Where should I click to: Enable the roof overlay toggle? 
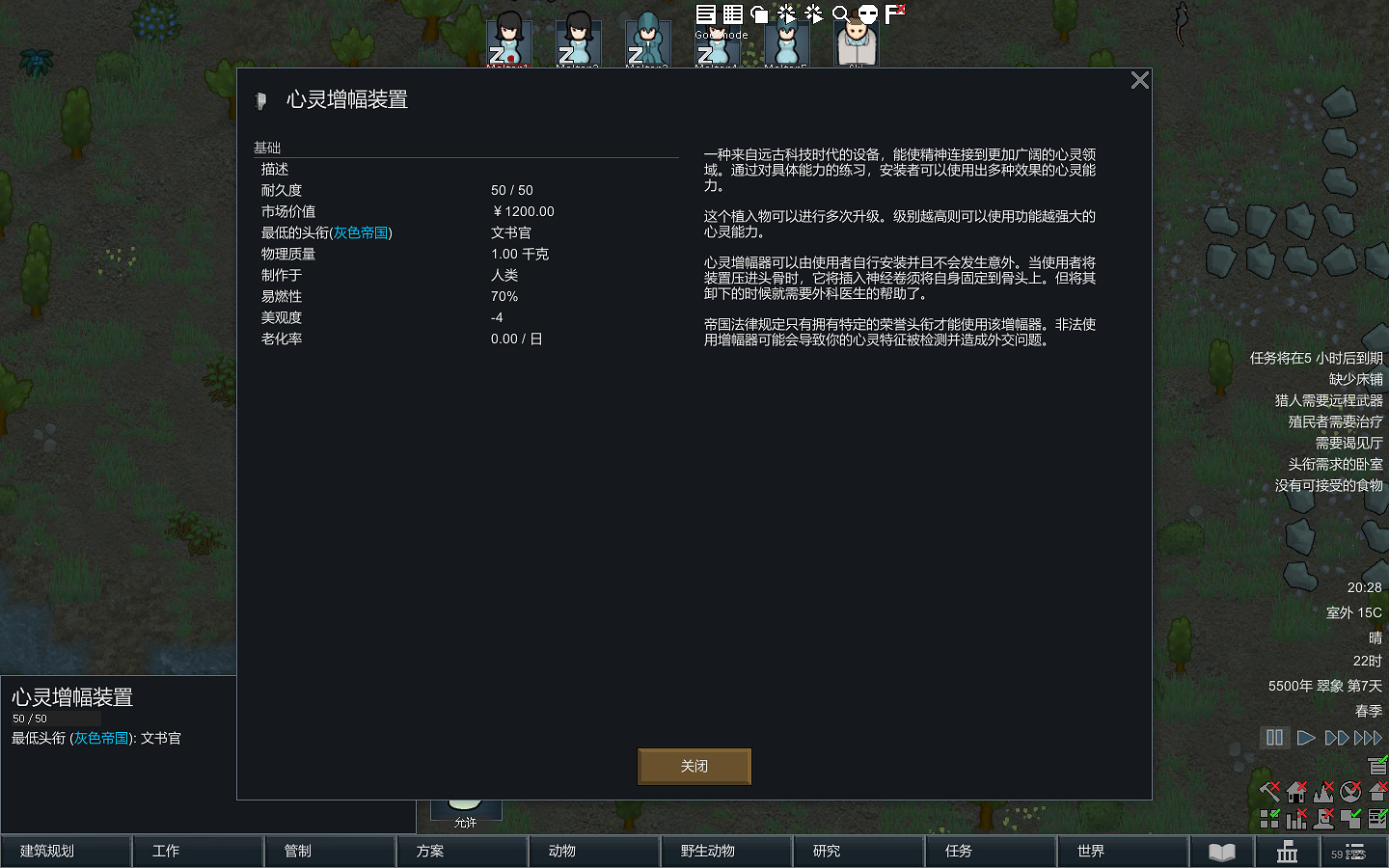[x=1377, y=792]
